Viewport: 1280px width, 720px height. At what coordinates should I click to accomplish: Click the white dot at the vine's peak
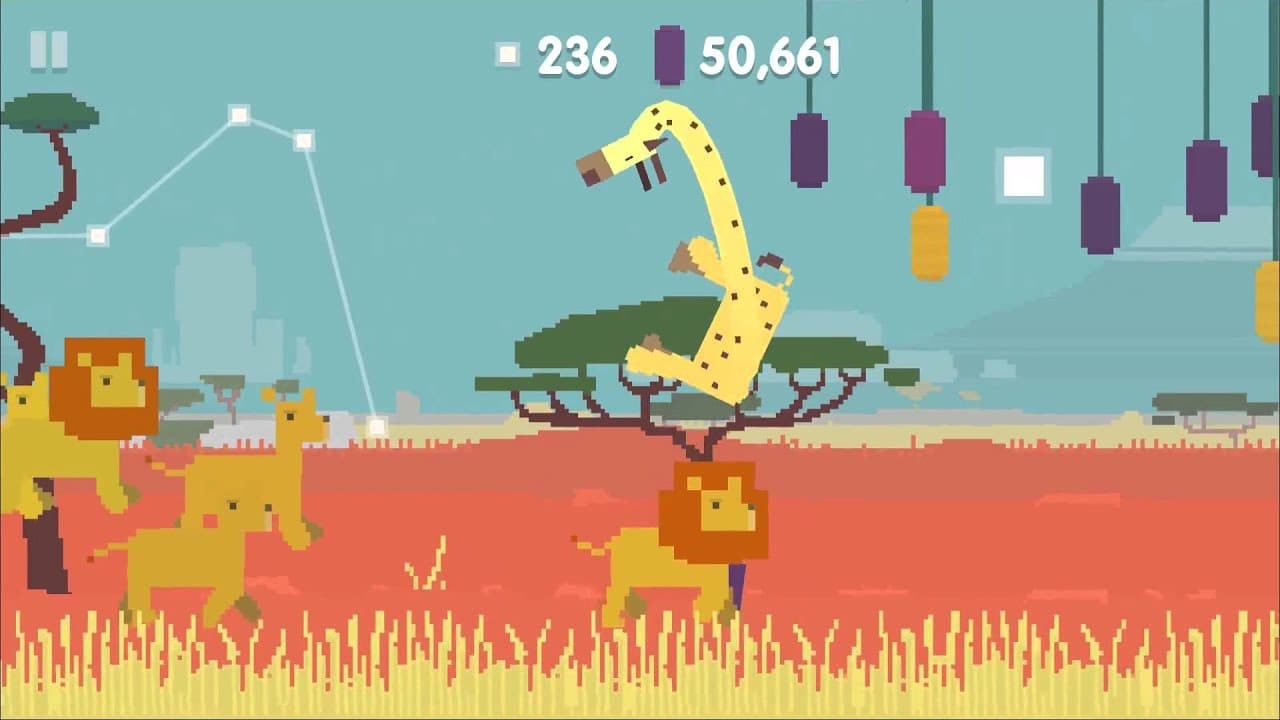coord(239,113)
